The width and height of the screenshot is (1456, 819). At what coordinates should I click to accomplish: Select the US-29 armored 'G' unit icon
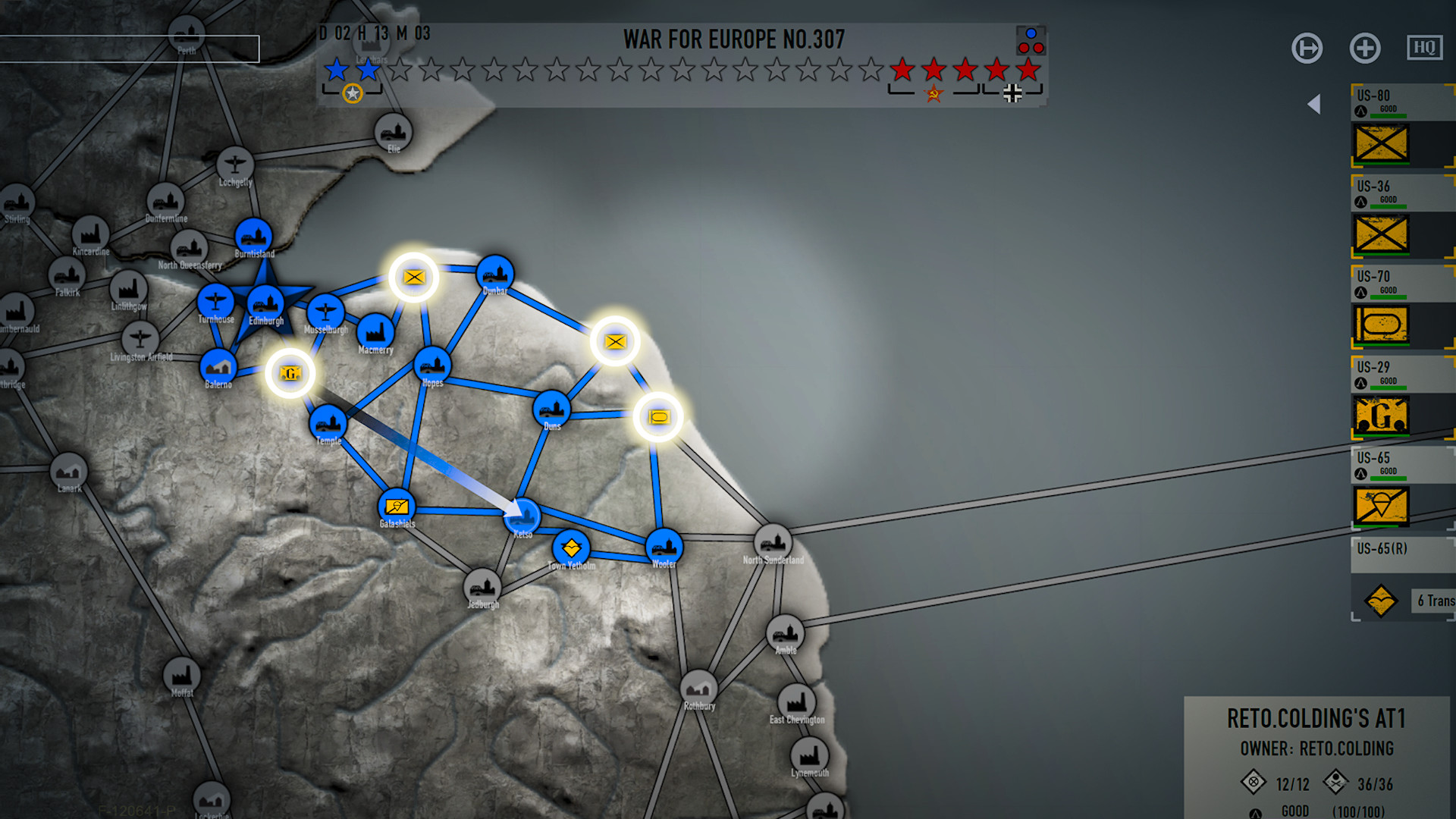1381,416
